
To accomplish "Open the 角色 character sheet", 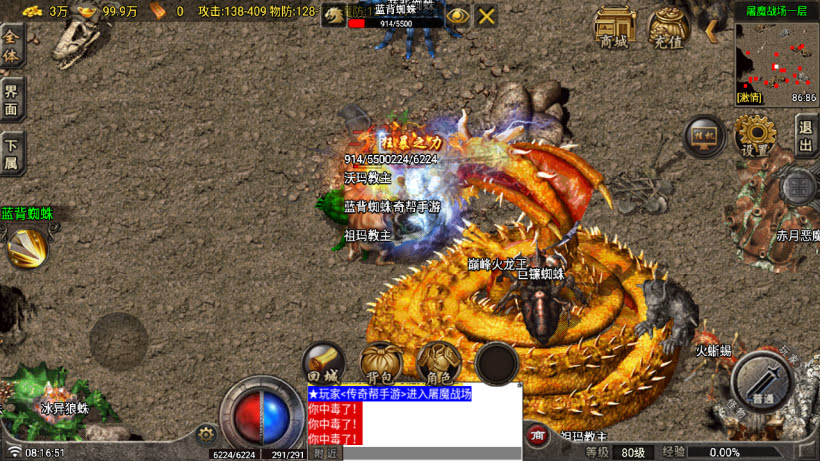I will click(438, 361).
